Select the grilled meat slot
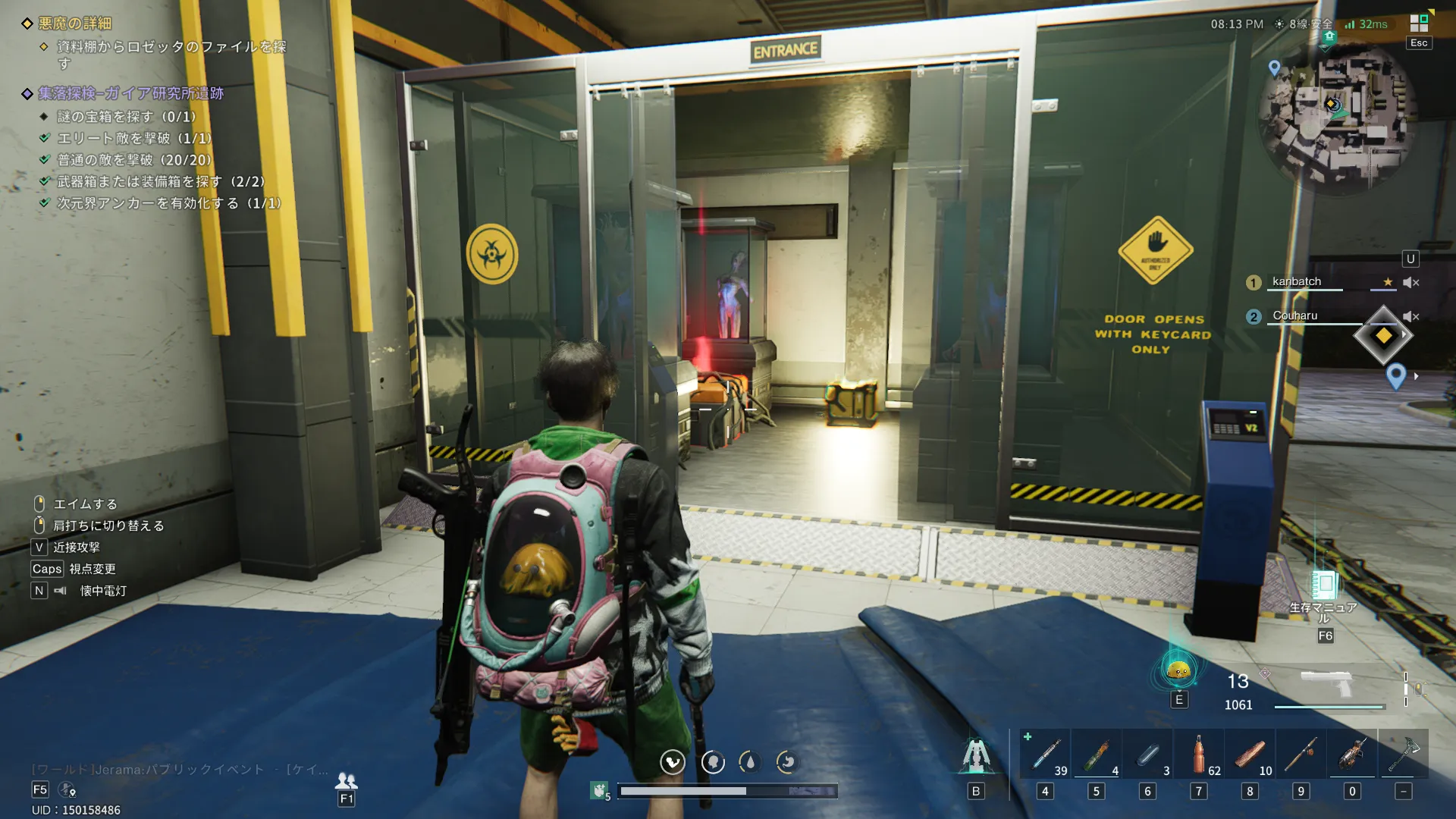Screen dimensions: 1456x819 [x=1250, y=755]
